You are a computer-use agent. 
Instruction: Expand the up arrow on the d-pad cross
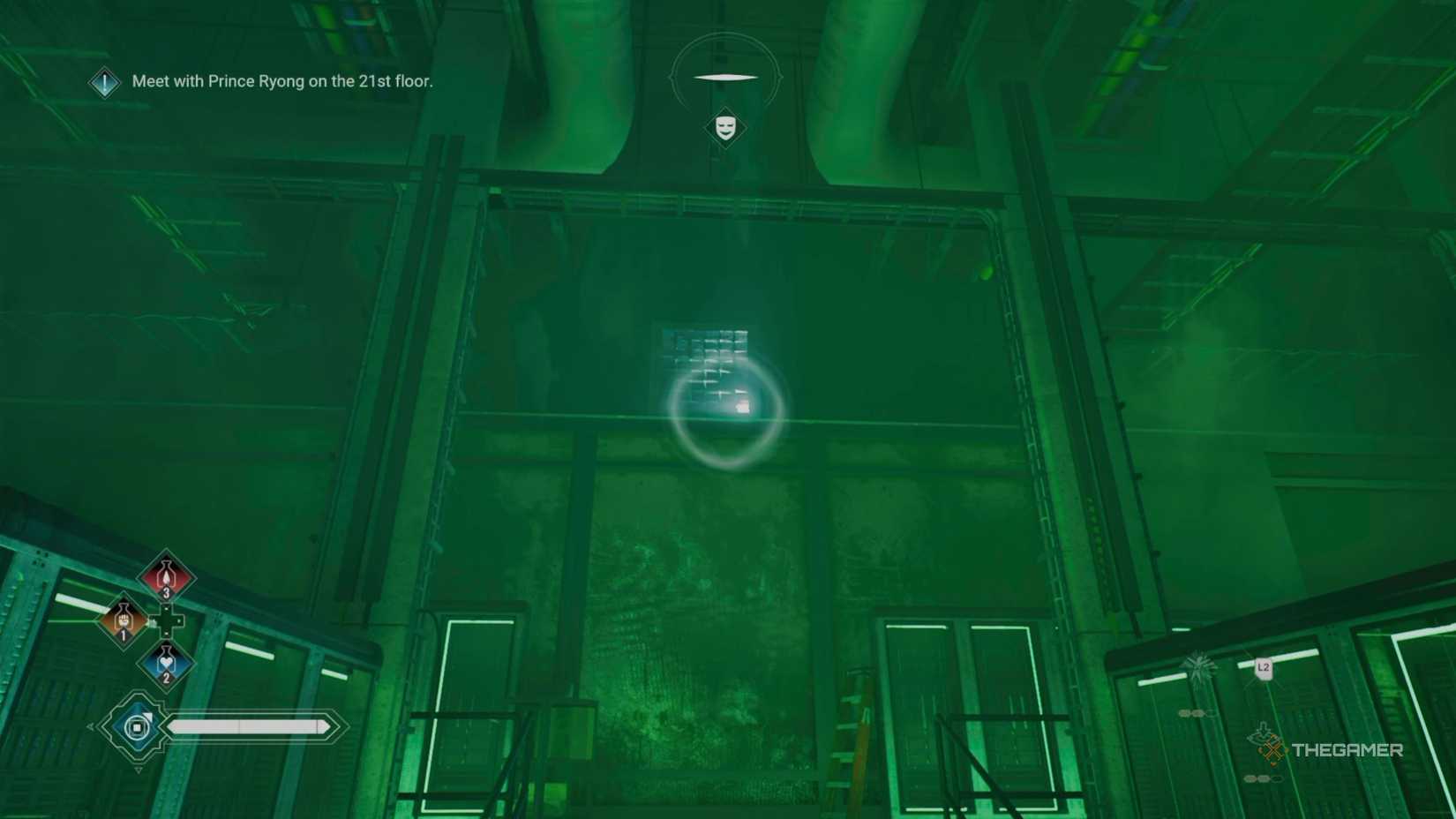pyautogui.click(x=166, y=607)
